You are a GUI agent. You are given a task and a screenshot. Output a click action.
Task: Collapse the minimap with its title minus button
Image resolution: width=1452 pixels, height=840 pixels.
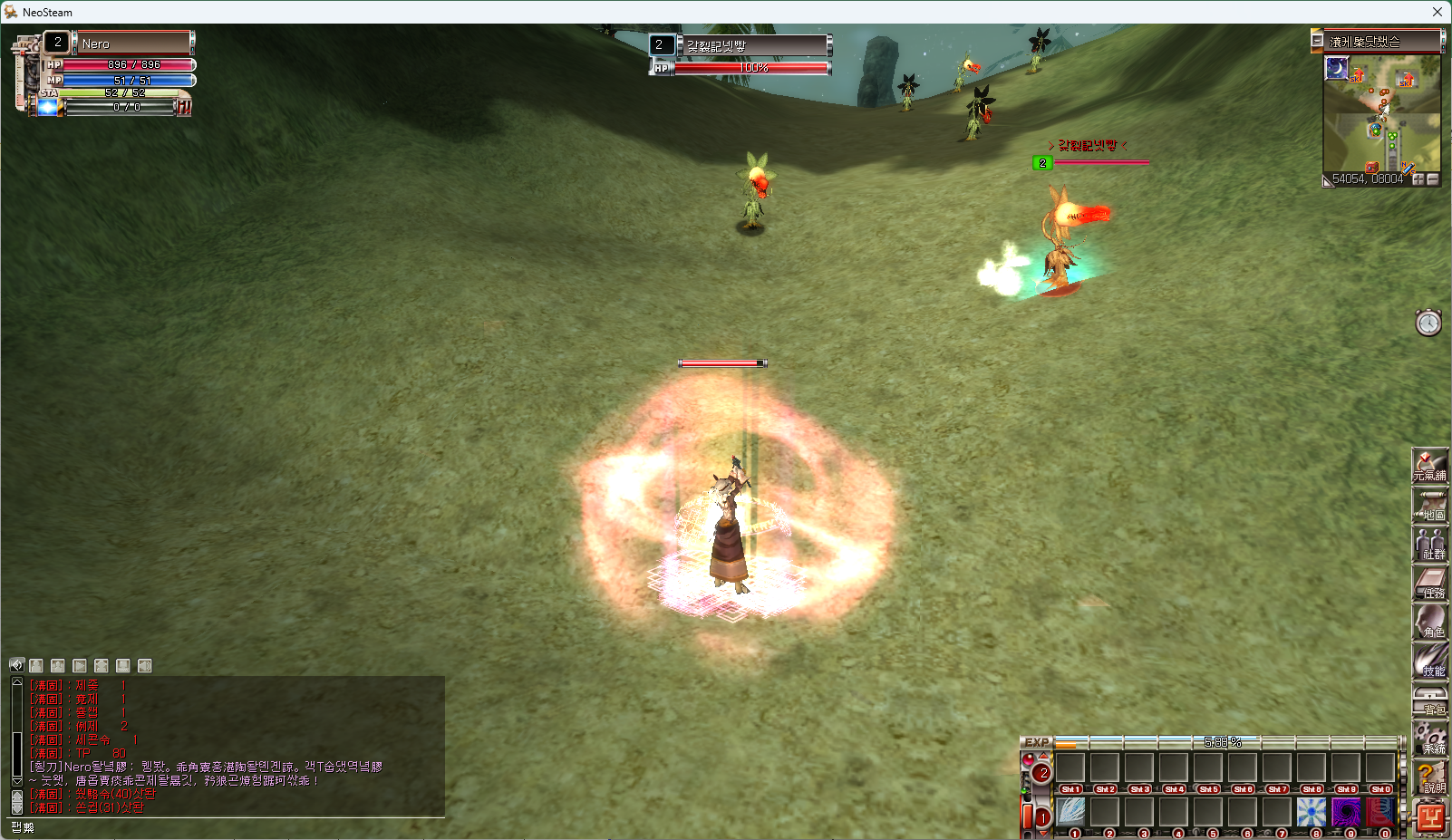[1317, 41]
